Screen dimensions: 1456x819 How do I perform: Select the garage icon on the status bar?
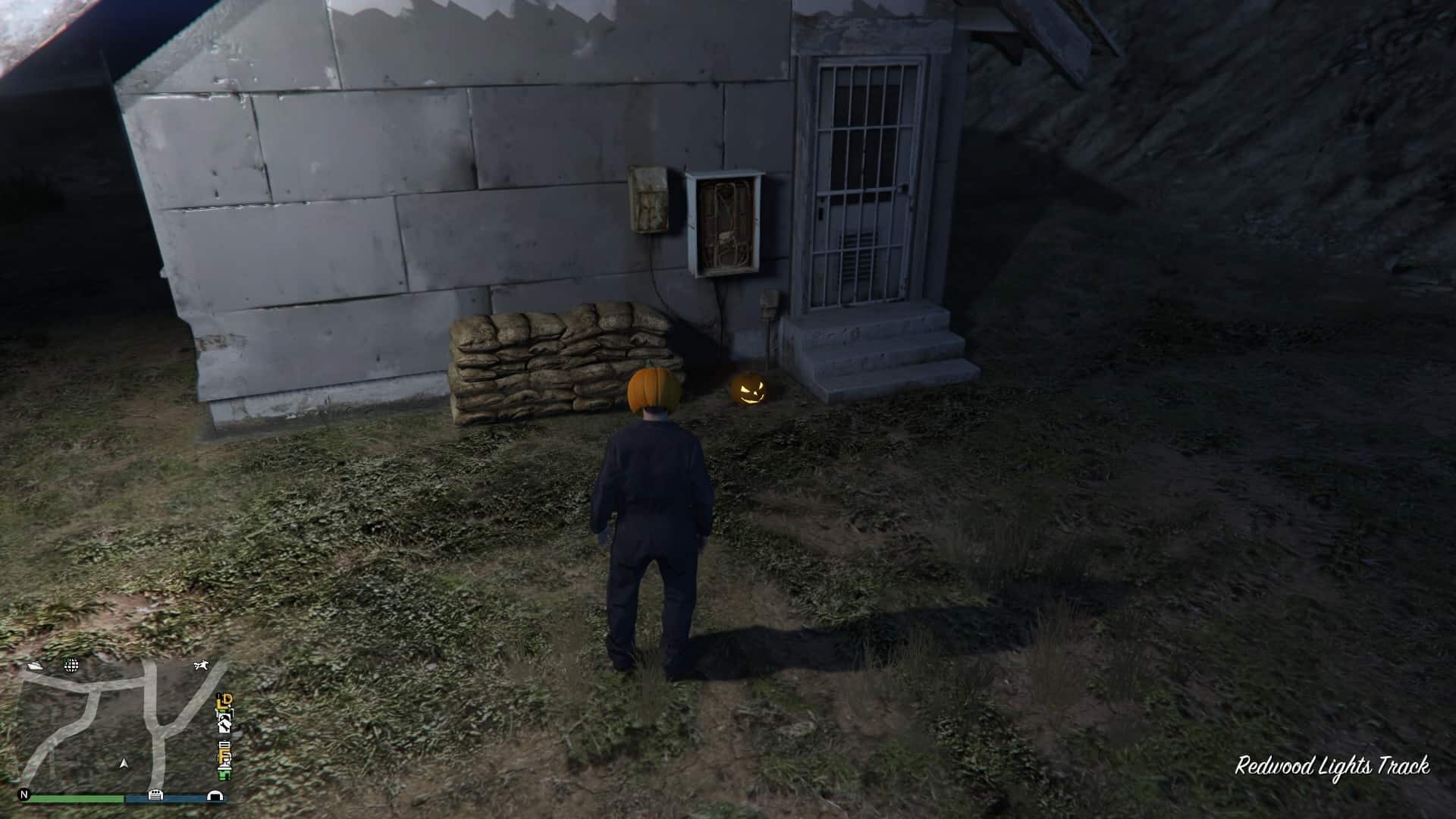pyautogui.click(x=155, y=795)
